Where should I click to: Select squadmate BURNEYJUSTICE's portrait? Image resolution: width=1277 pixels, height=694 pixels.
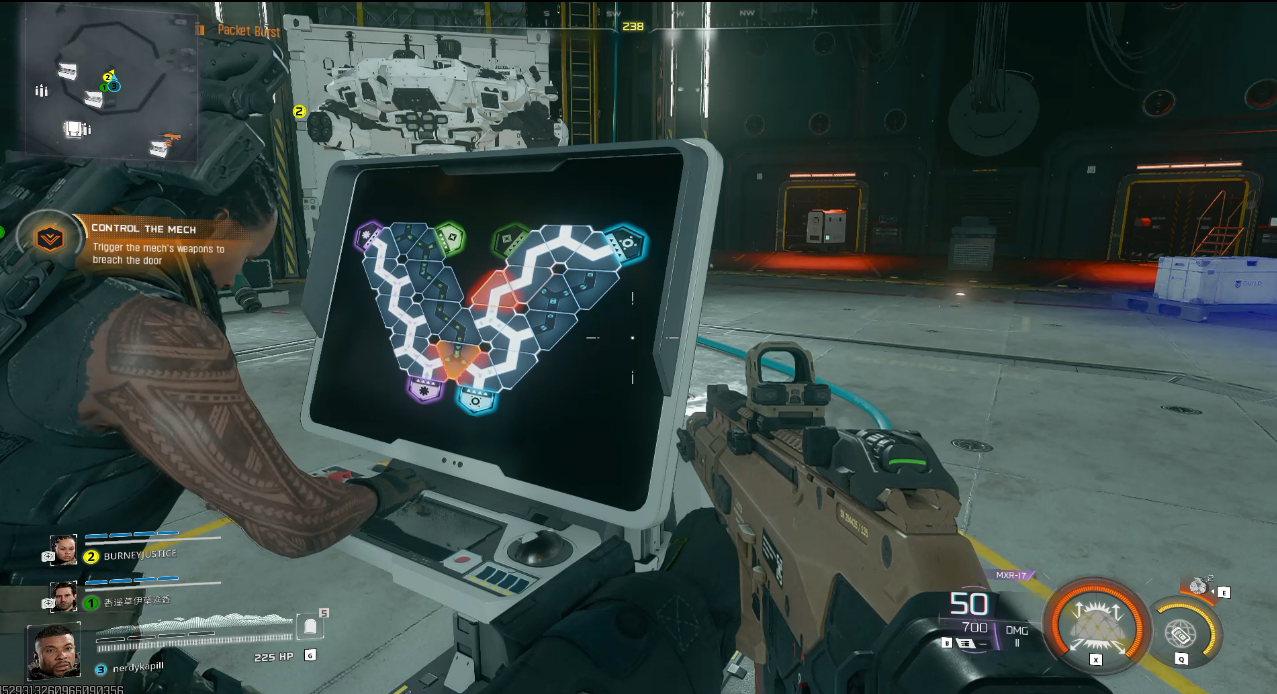(x=64, y=550)
